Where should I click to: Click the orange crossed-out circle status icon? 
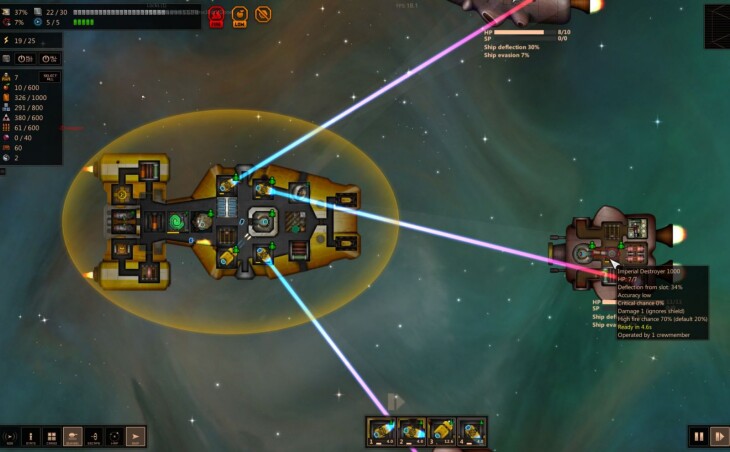[263, 15]
